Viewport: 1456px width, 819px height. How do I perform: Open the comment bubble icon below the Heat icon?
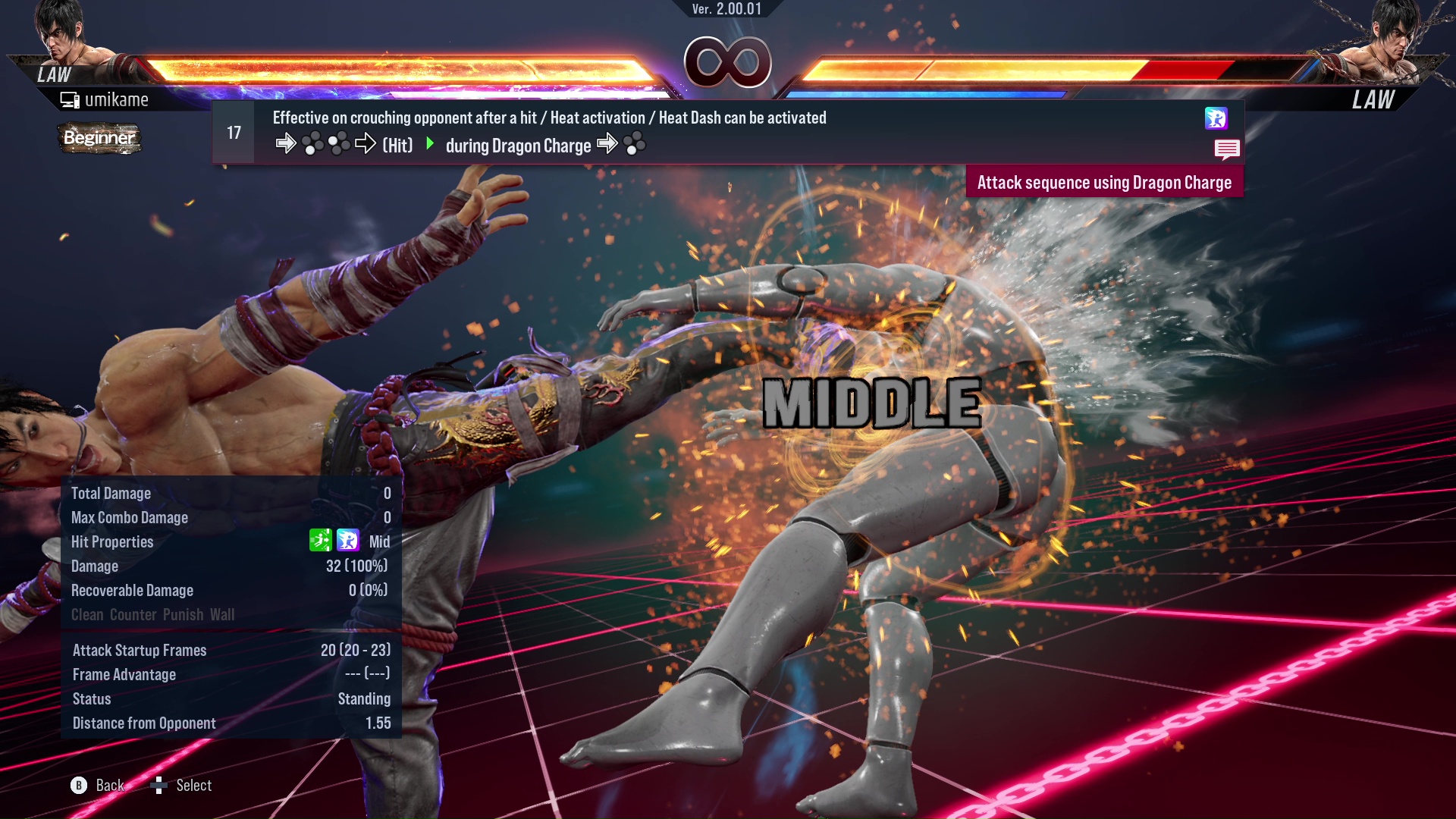pos(1227,149)
